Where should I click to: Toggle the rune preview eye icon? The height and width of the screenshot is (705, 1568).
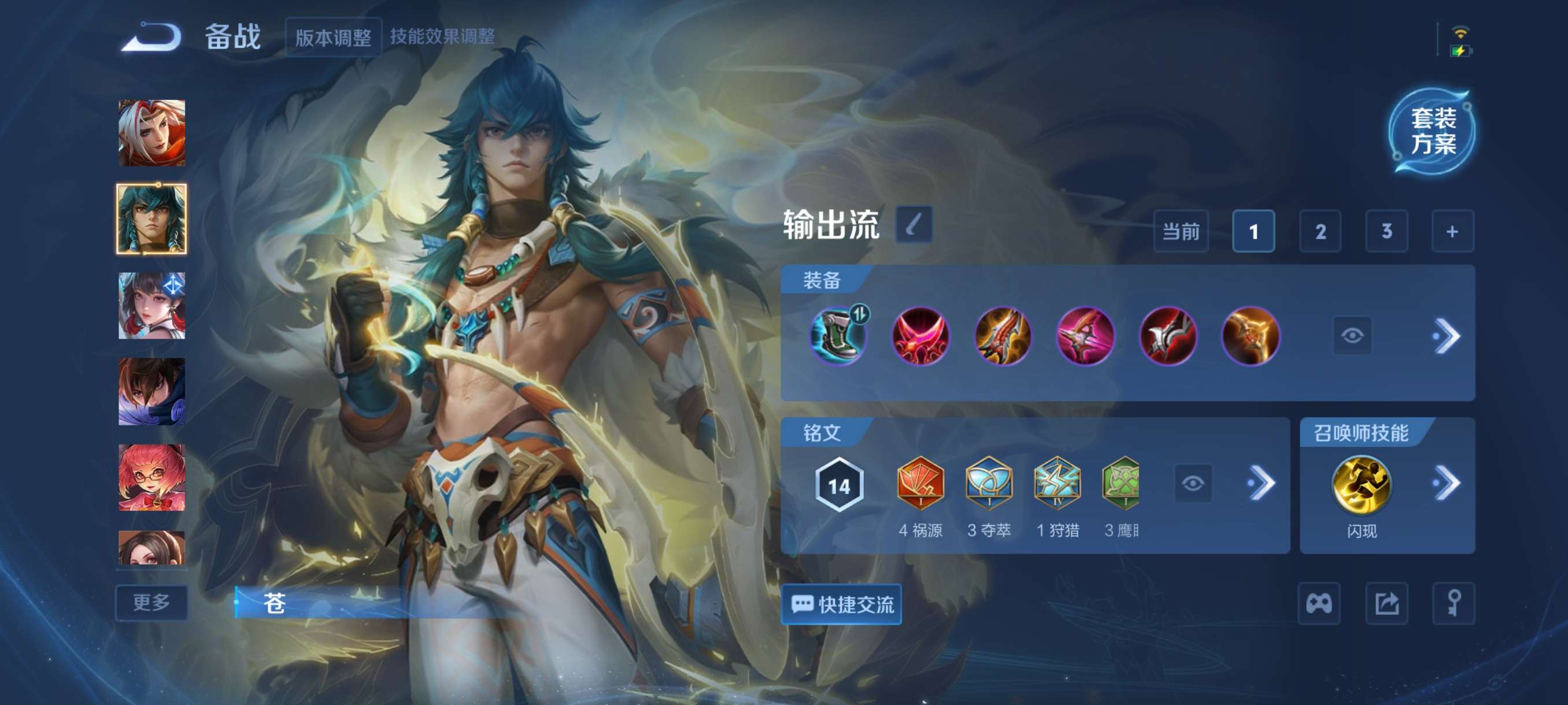tap(1194, 483)
